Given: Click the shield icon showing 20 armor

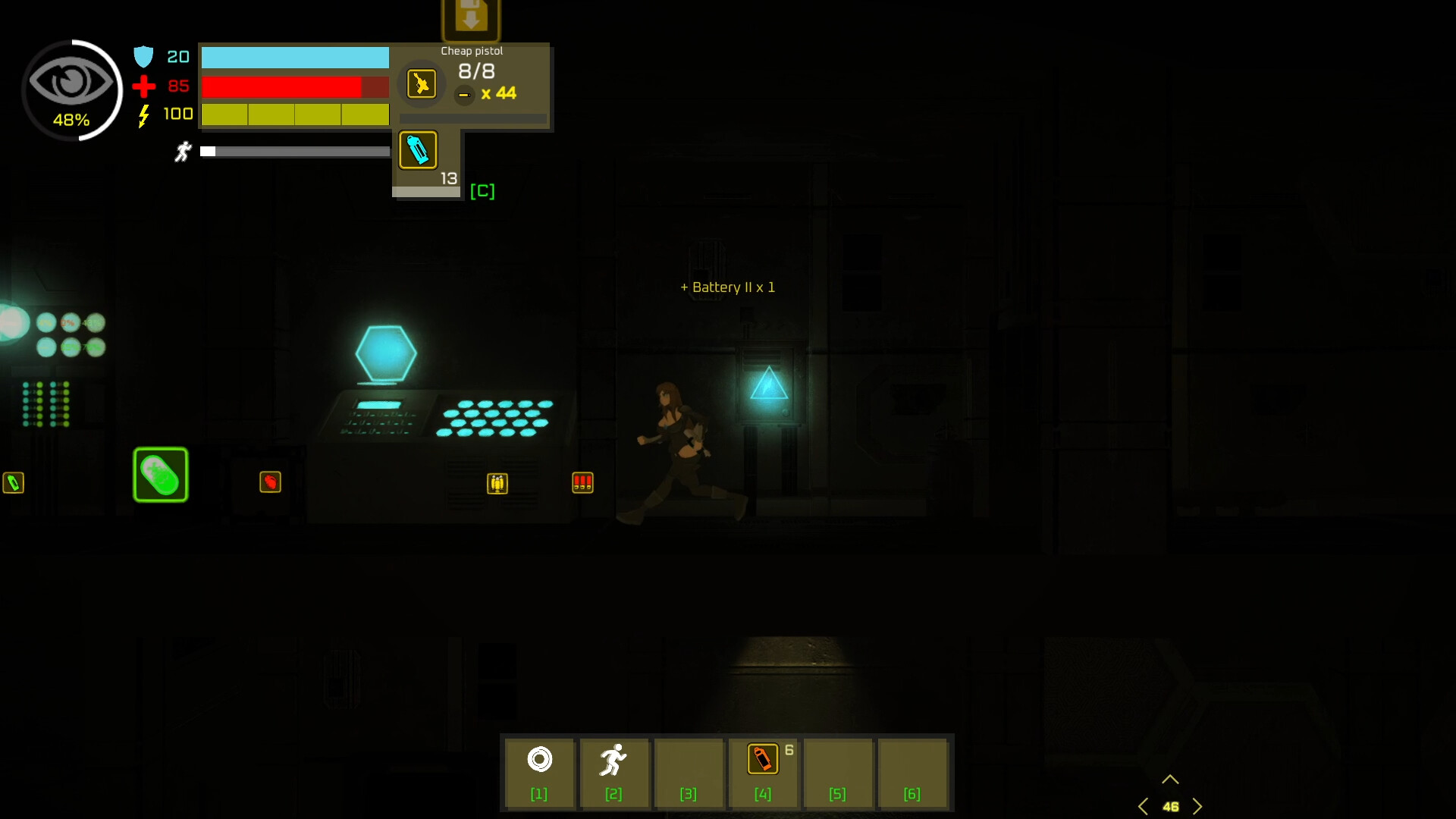Looking at the screenshot, I should tap(144, 55).
